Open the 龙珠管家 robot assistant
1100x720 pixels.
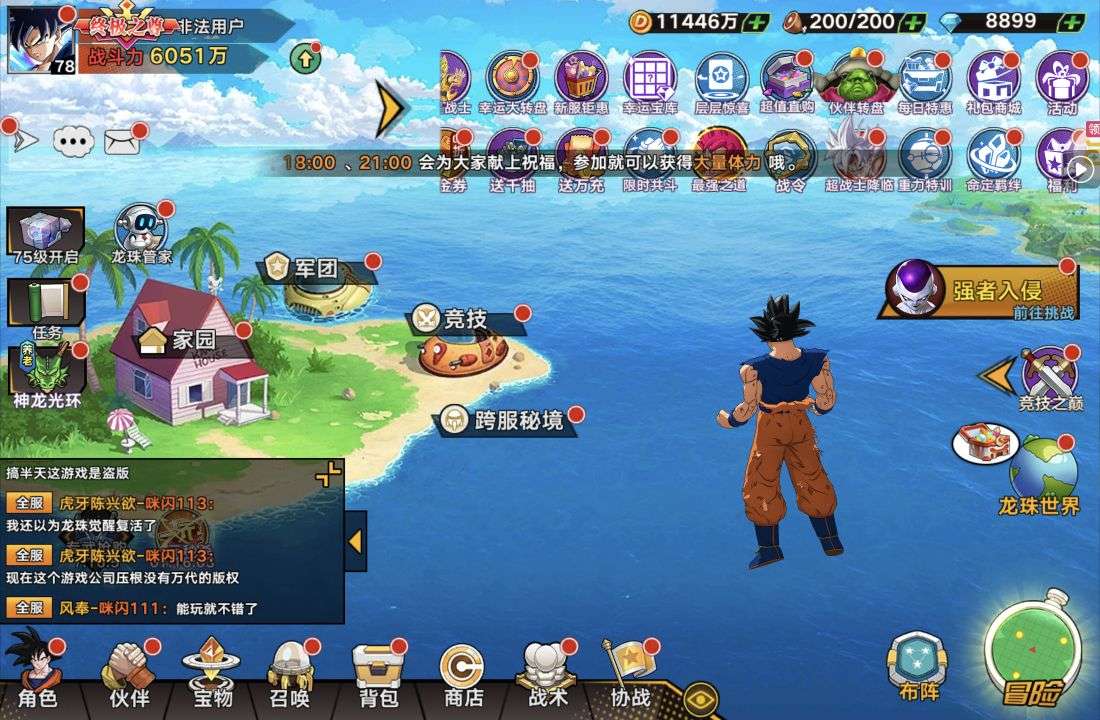click(x=141, y=232)
